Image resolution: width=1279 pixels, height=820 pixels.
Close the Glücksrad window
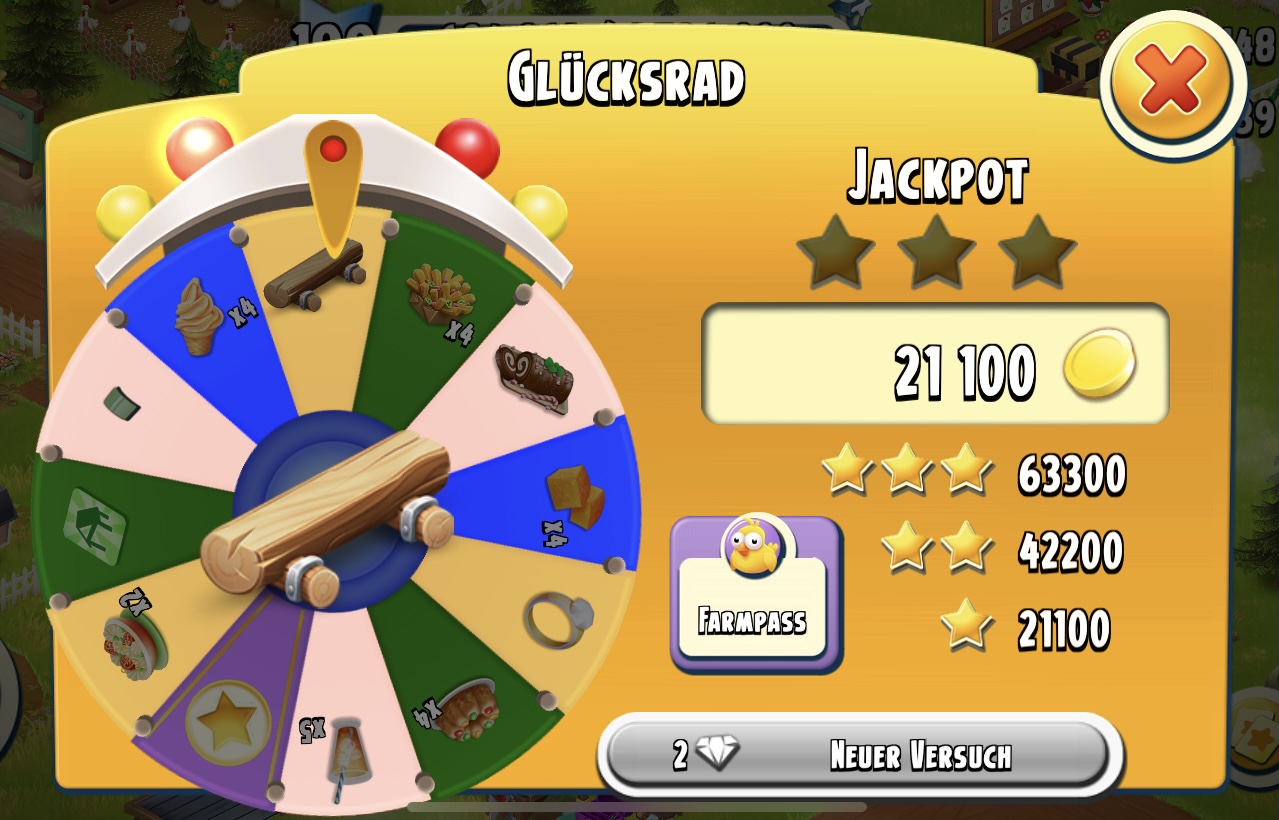click(1172, 83)
